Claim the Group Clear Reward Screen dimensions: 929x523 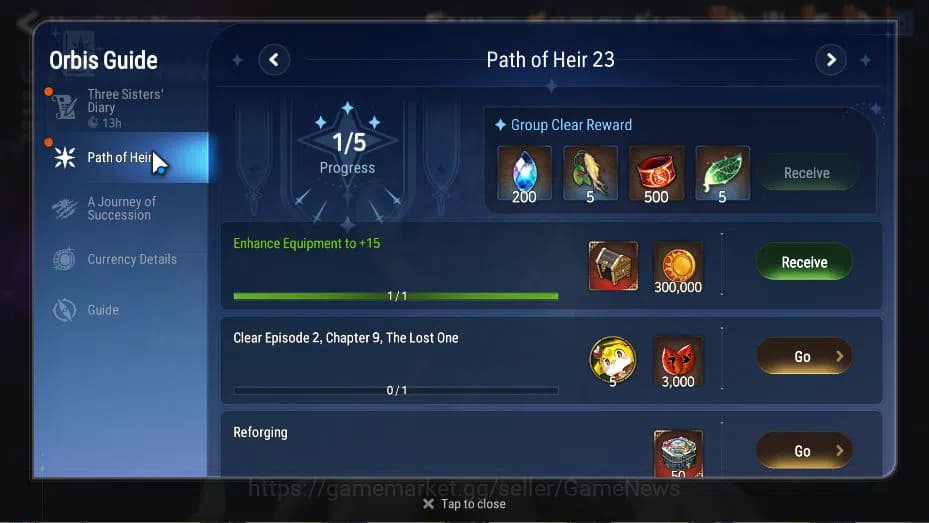pos(806,173)
